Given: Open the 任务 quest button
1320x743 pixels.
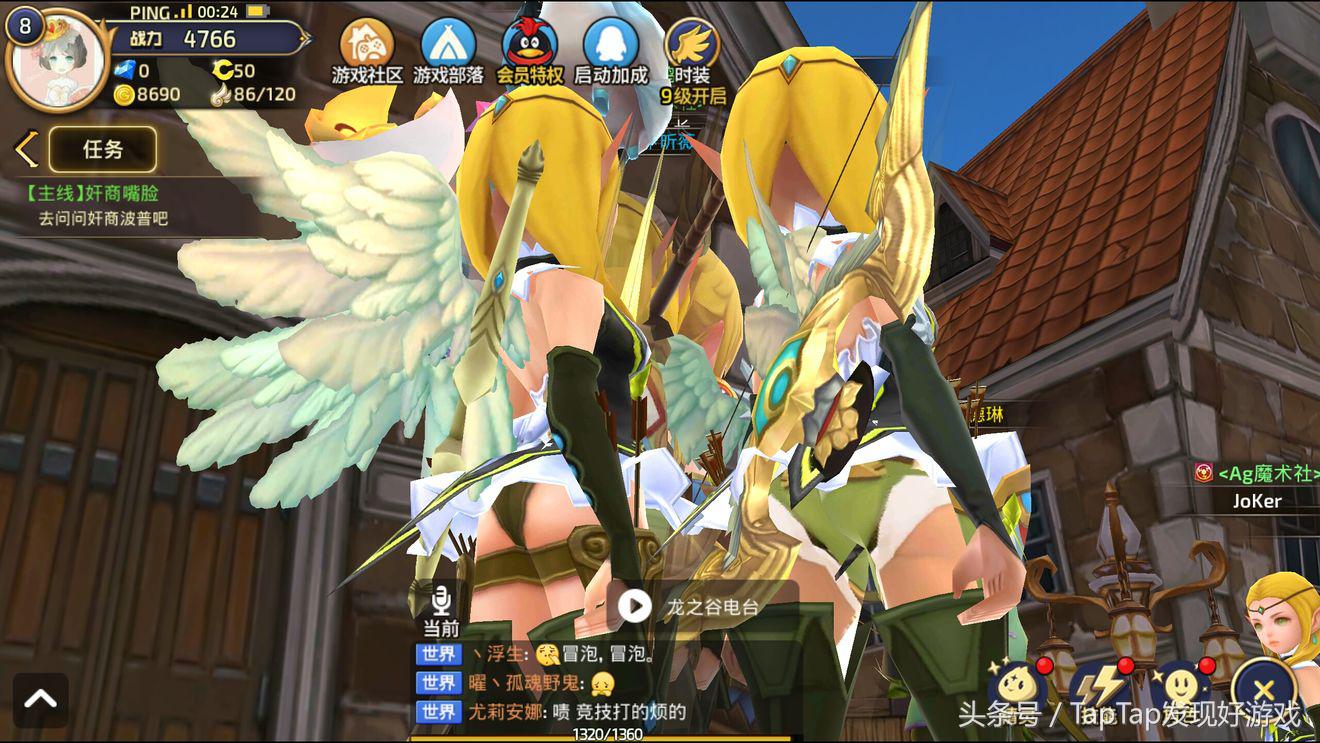Looking at the screenshot, I should [102, 150].
